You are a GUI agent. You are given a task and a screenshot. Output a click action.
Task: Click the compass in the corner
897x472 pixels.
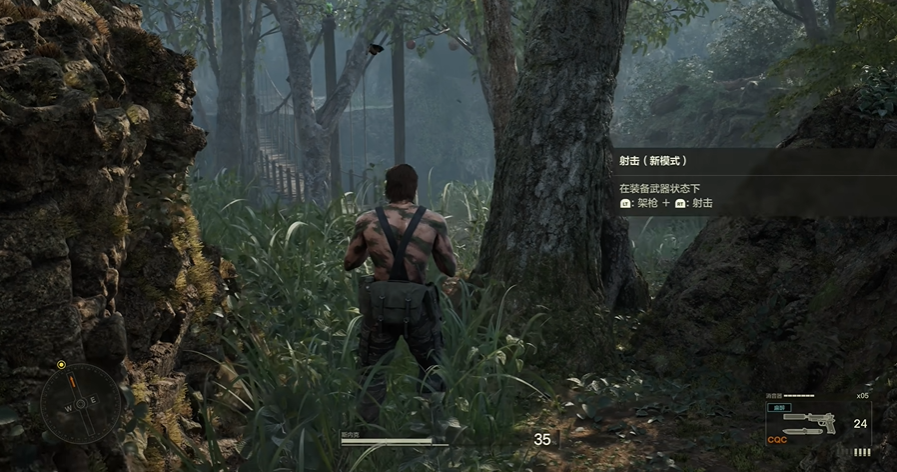80,402
